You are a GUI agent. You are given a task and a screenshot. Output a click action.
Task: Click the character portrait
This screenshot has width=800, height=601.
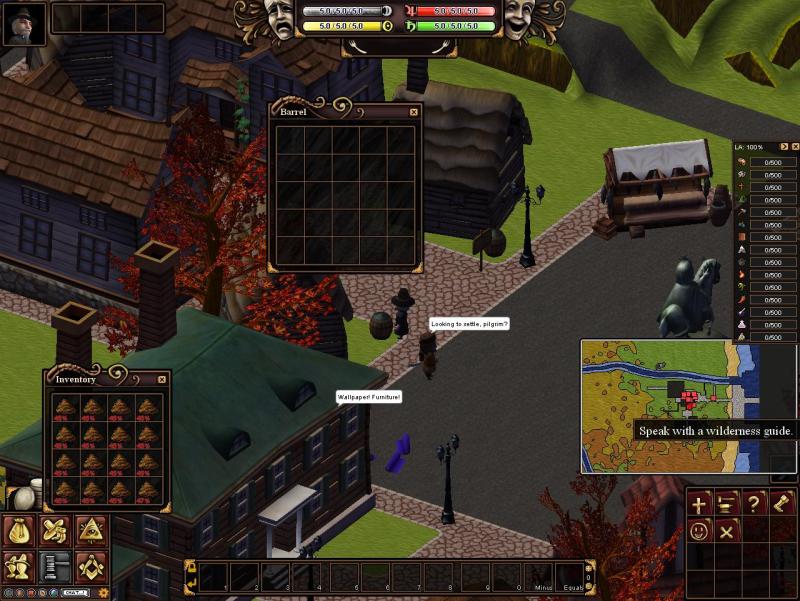(24, 24)
